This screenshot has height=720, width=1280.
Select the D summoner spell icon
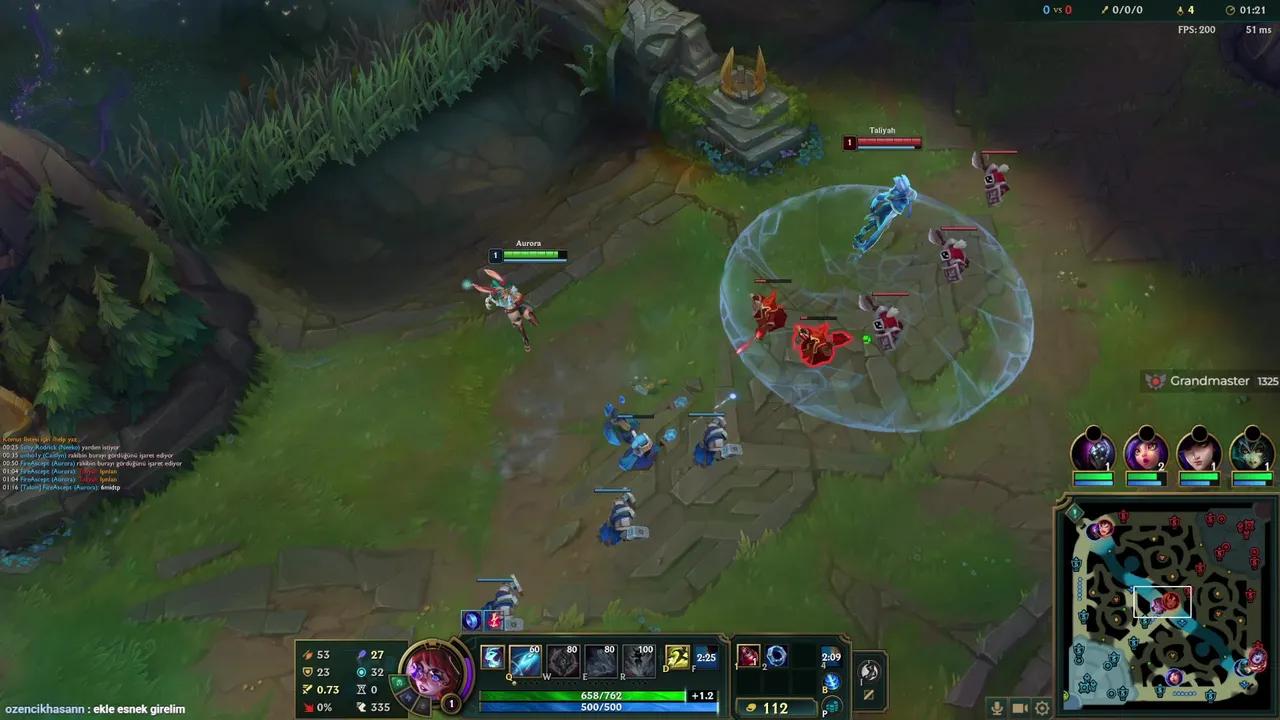(x=677, y=658)
